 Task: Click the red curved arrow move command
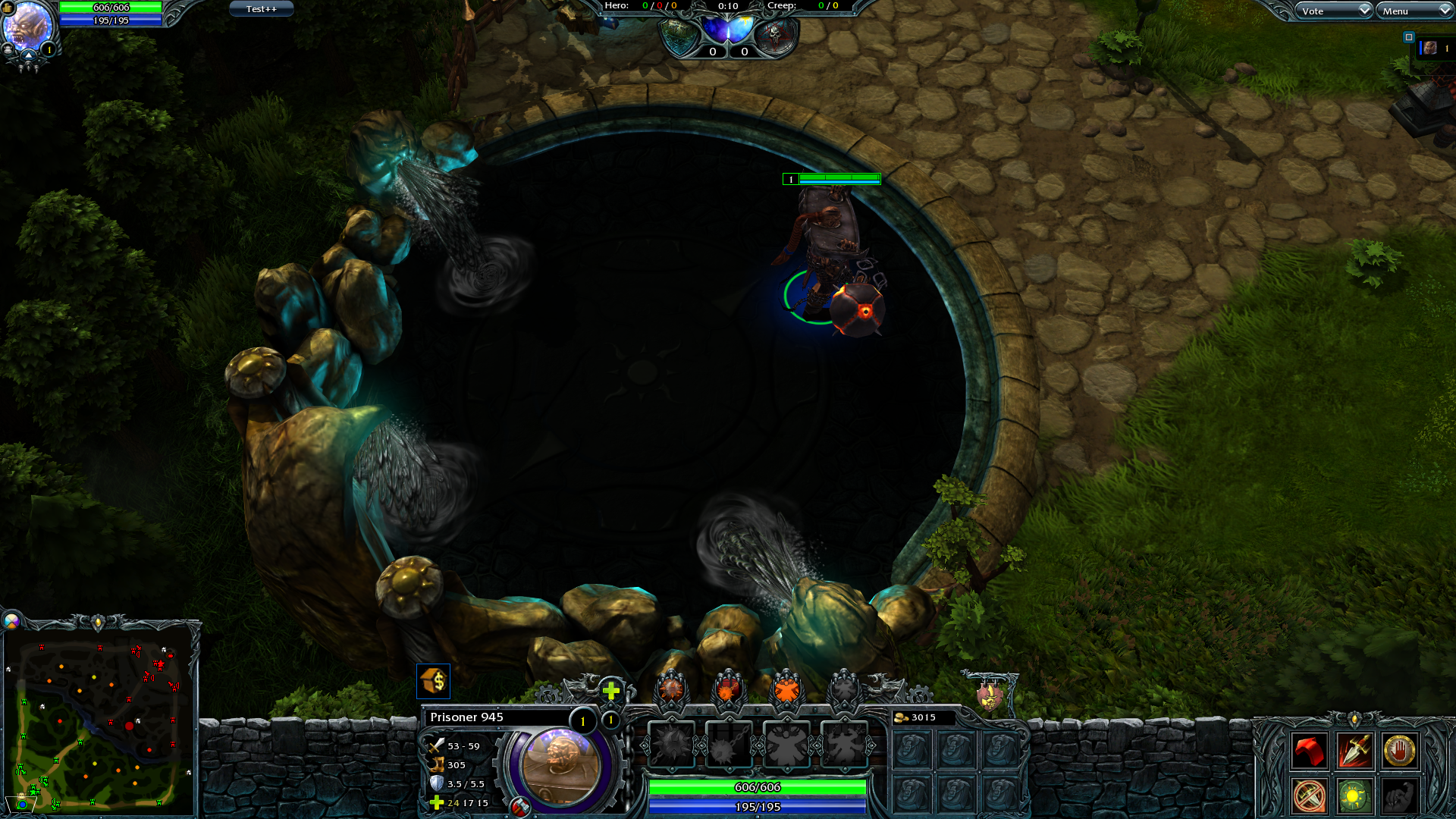1310,752
